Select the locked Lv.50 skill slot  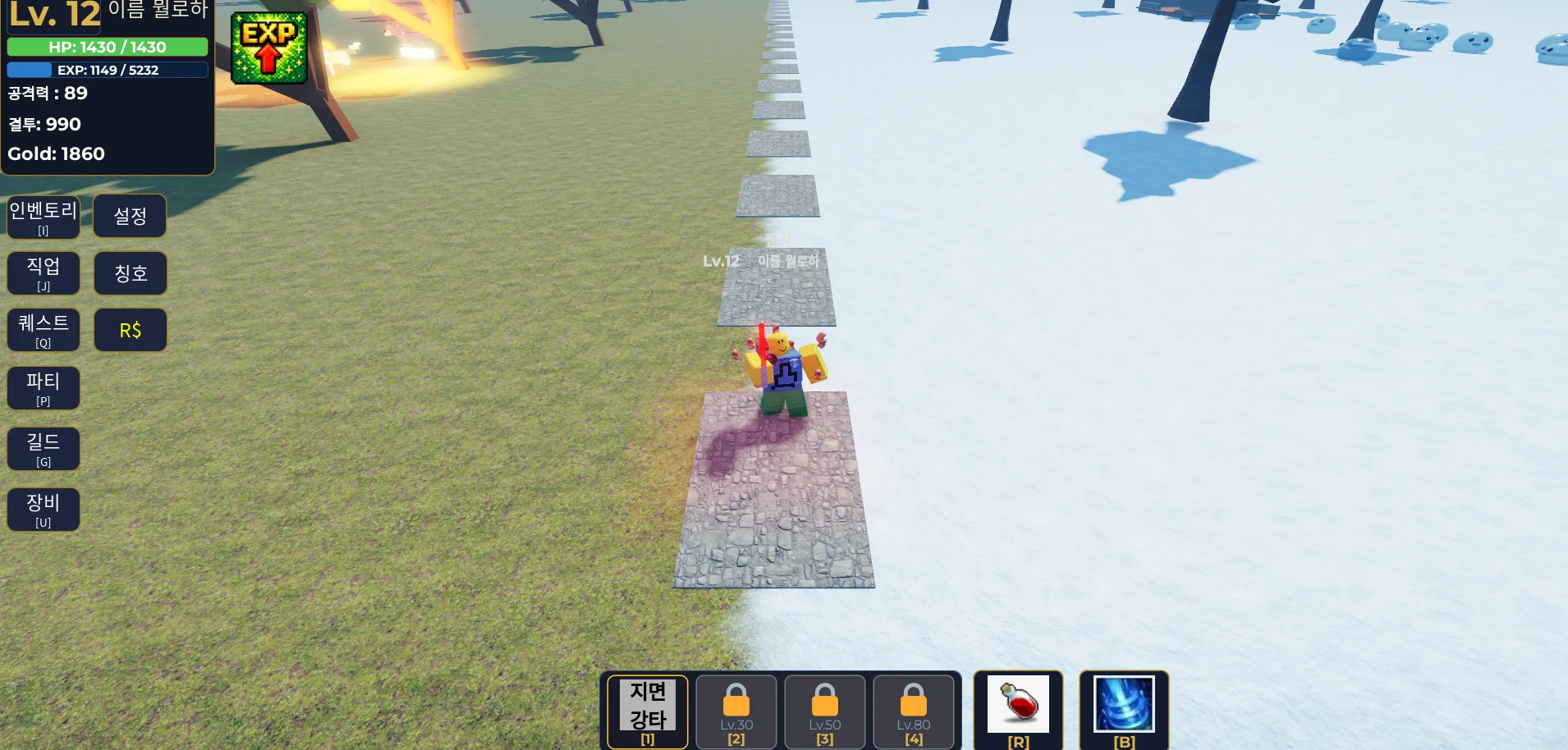point(825,711)
